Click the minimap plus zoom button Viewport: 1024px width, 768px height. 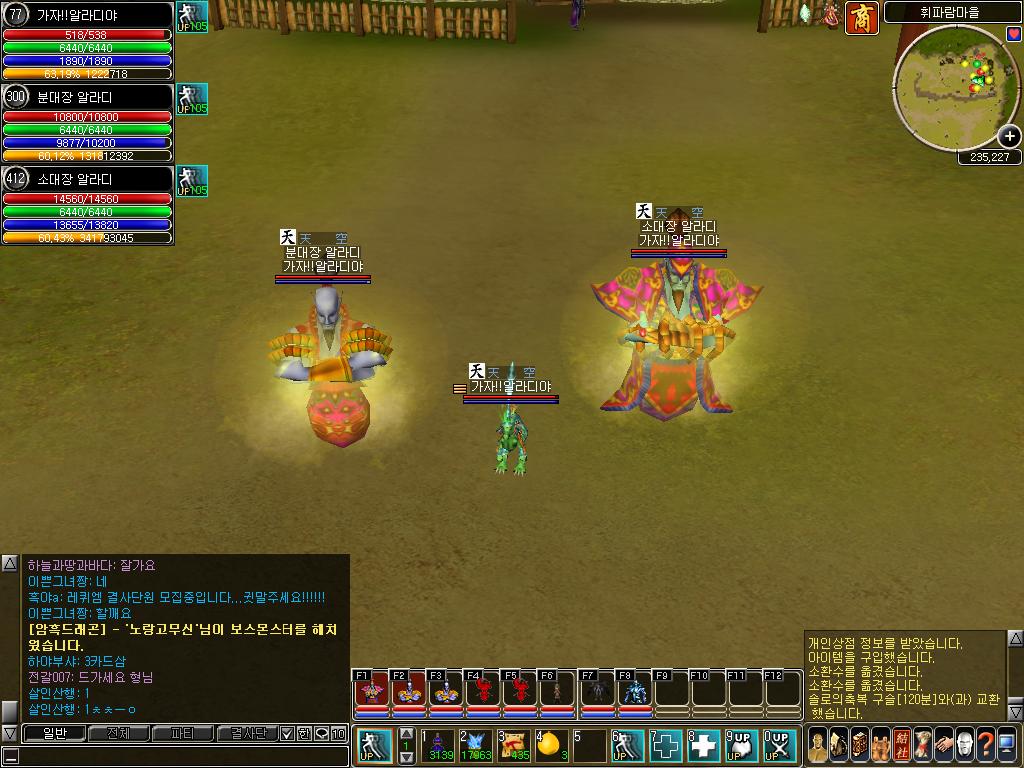point(1009,137)
